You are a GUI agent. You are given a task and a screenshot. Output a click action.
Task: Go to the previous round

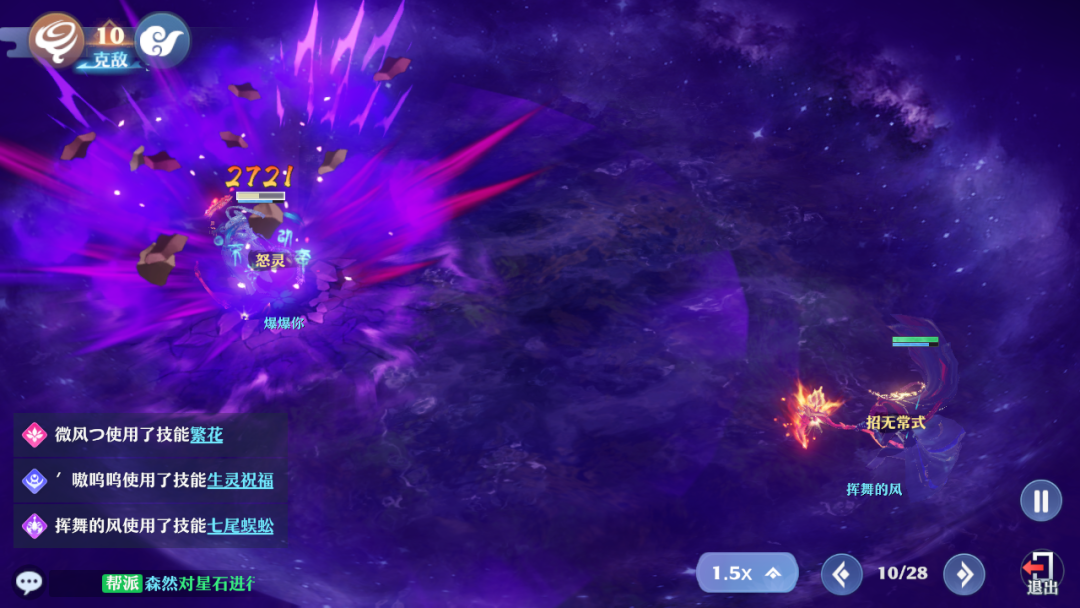(841, 574)
